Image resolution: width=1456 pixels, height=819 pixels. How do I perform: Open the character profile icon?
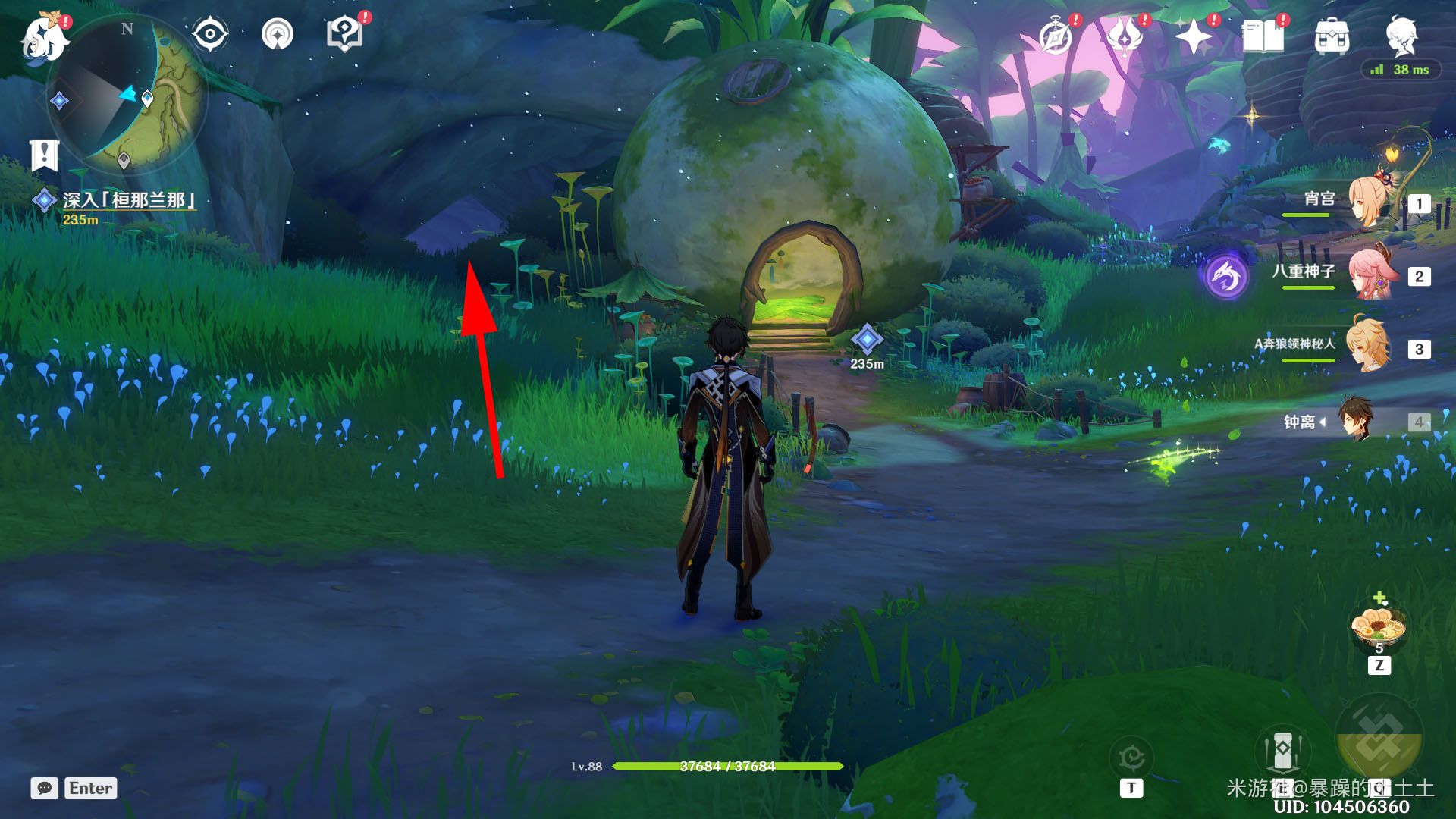click(x=1401, y=35)
